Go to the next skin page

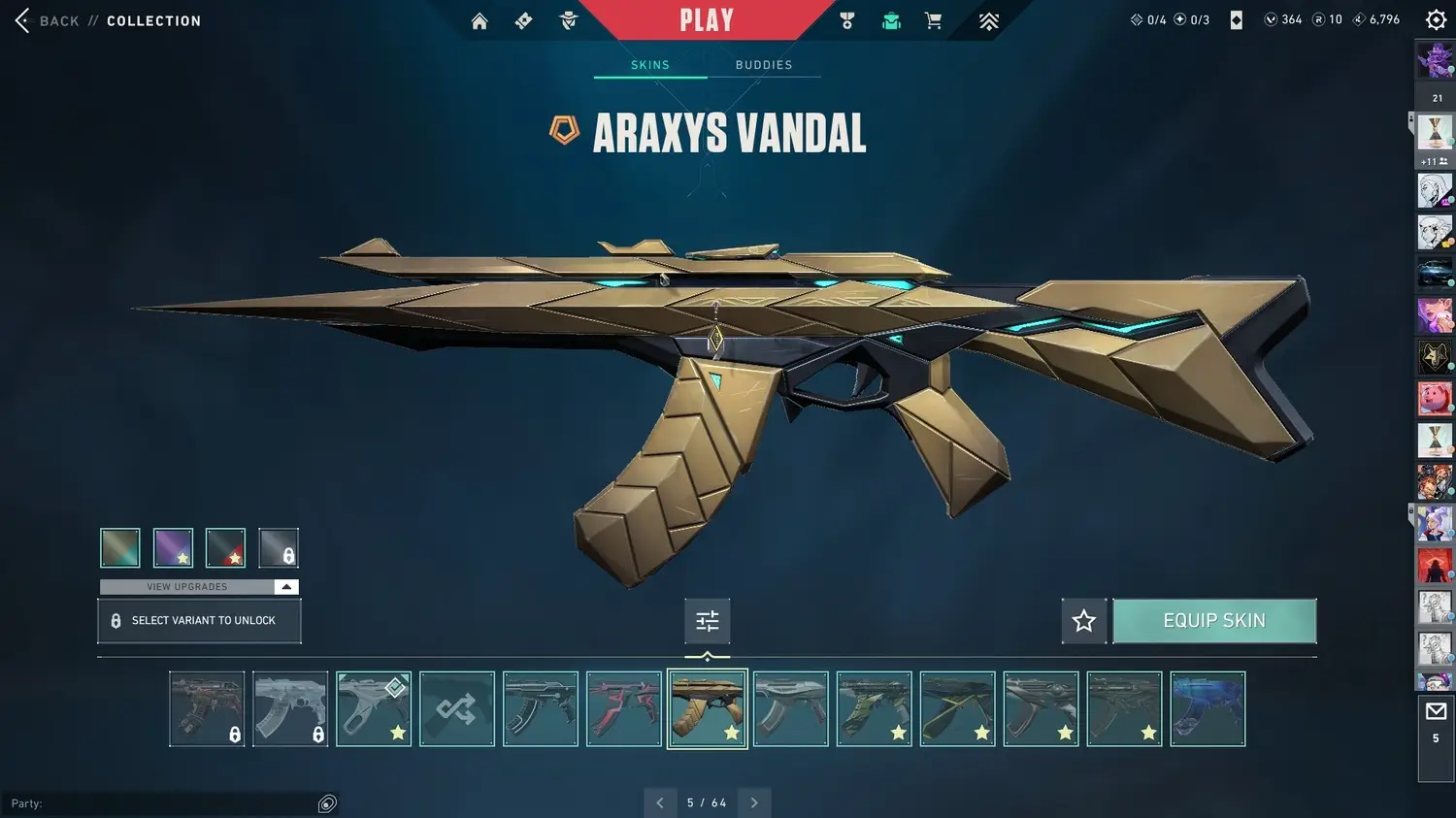[754, 802]
